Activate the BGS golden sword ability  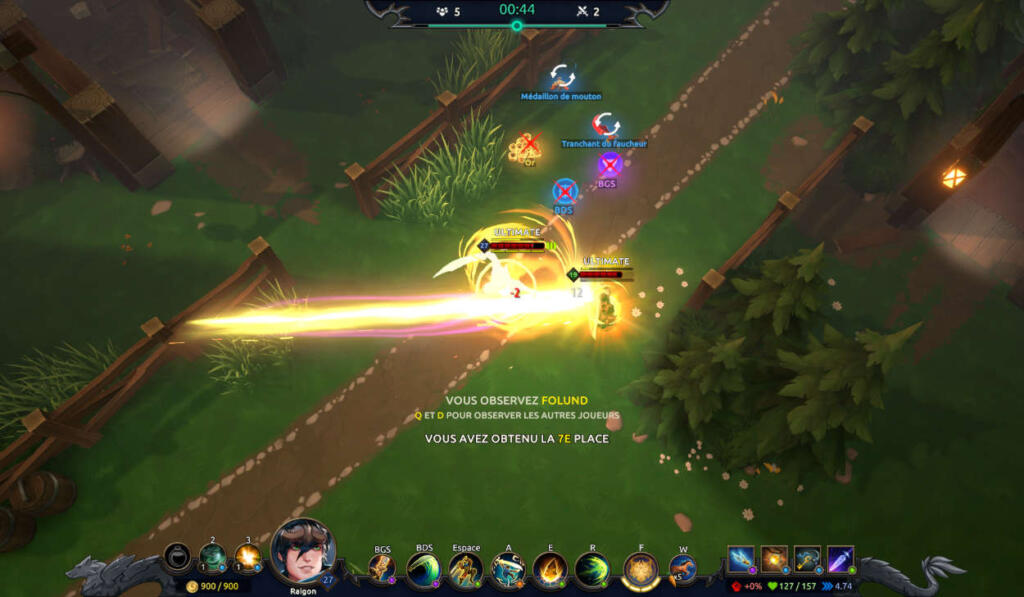[382, 568]
